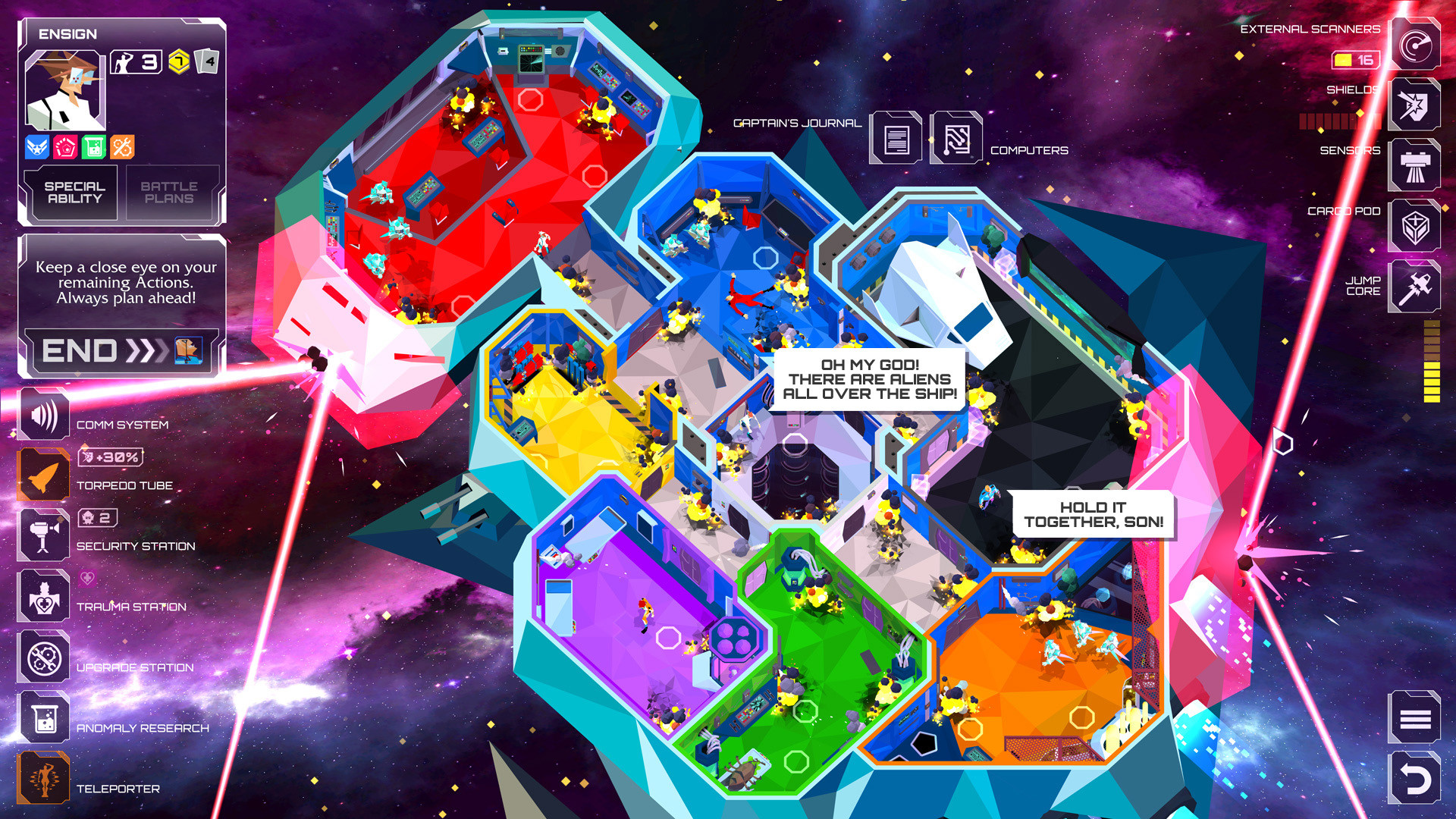
Task: Open the Comm System panel
Action: [x=43, y=414]
